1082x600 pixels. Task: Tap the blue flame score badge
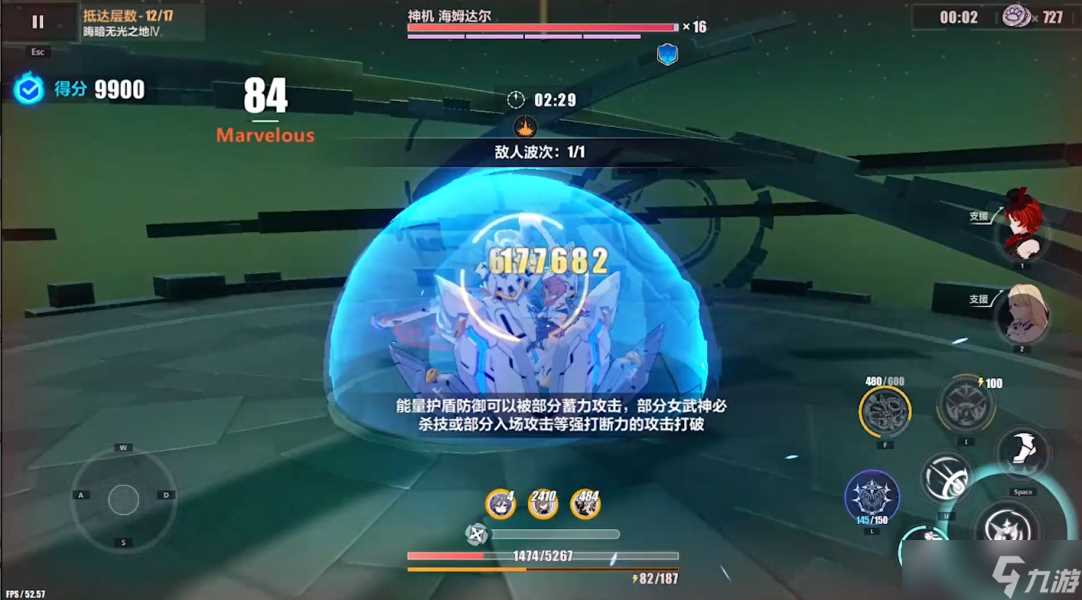(x=28, y=89)
